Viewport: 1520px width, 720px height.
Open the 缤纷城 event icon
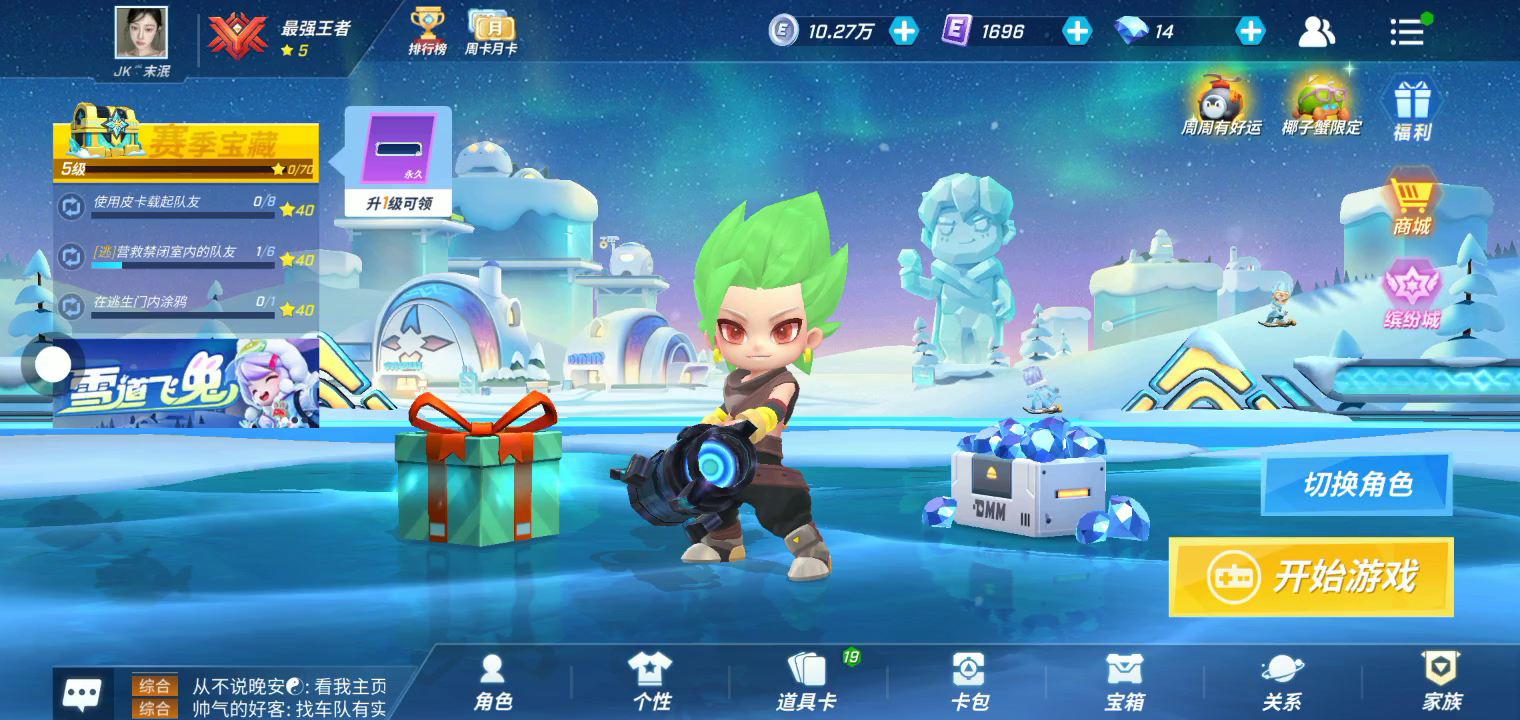tap(1411, 296)
